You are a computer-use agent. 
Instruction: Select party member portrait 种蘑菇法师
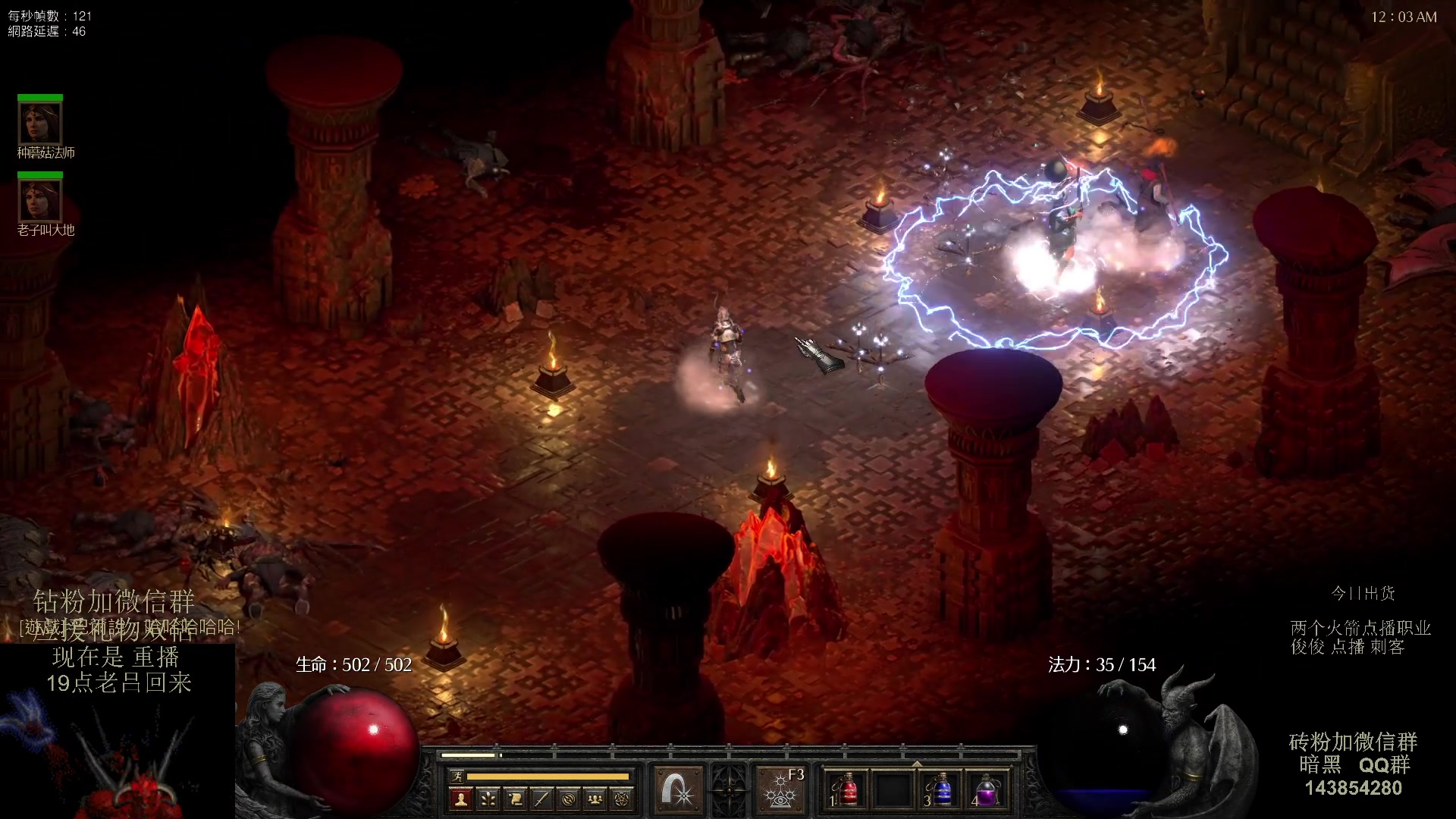tap(40, 122)
